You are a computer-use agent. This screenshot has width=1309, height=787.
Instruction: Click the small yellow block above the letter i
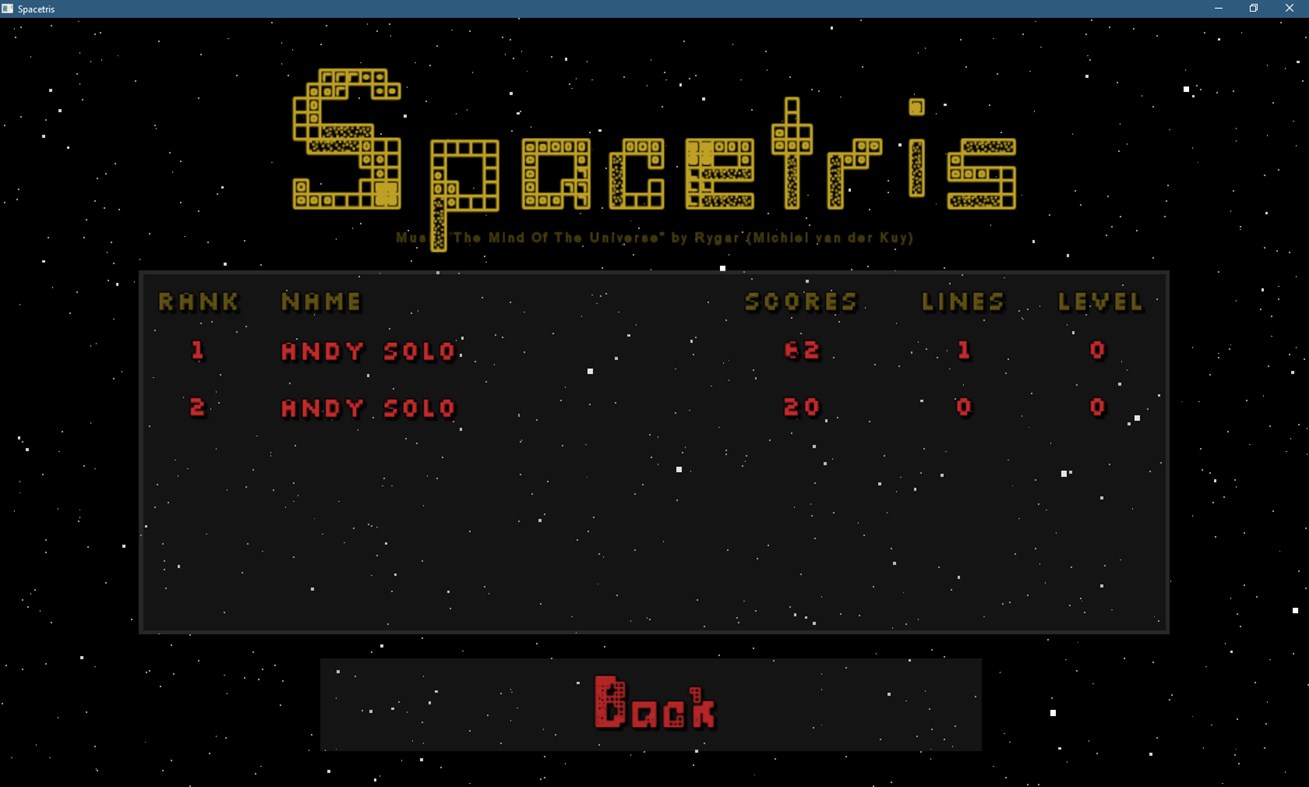coord(915,107)
